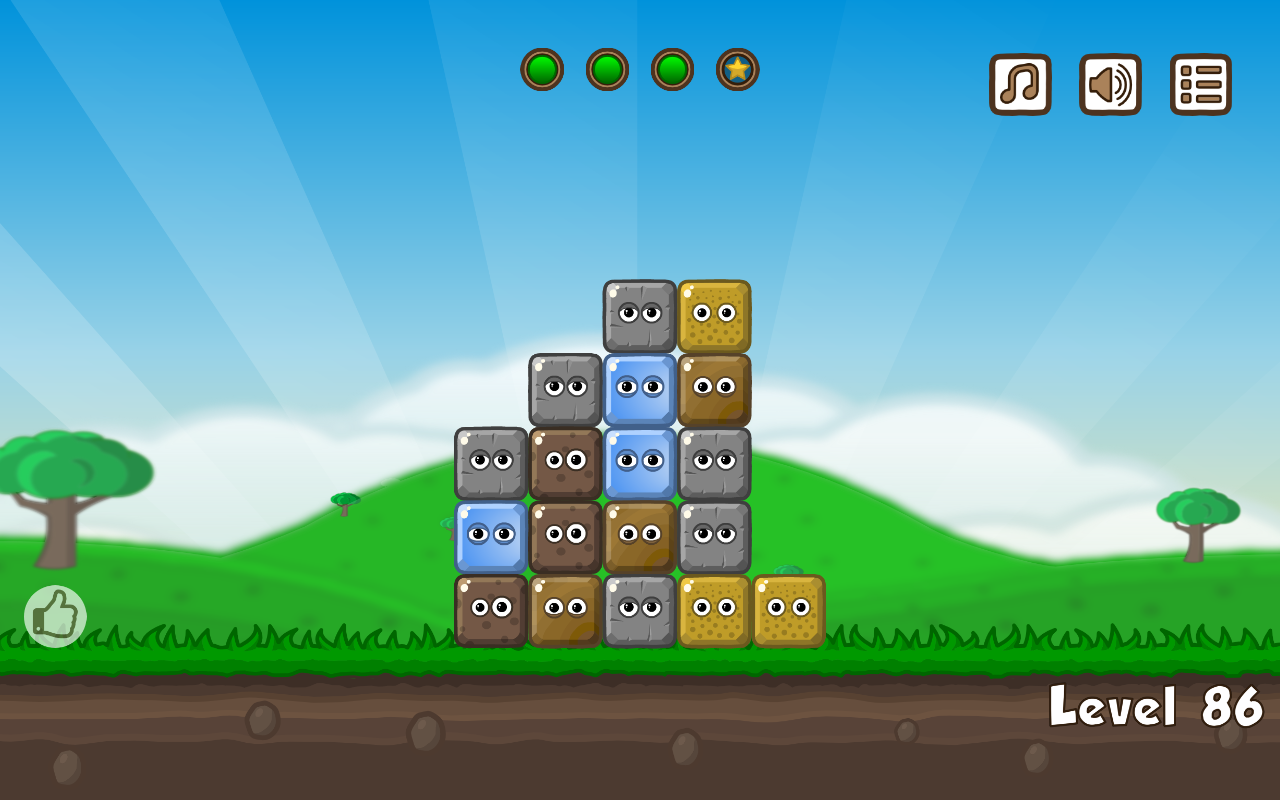Click the speaker sound icon
The image size is (1280, 800).
click(x=1110, y=85)
